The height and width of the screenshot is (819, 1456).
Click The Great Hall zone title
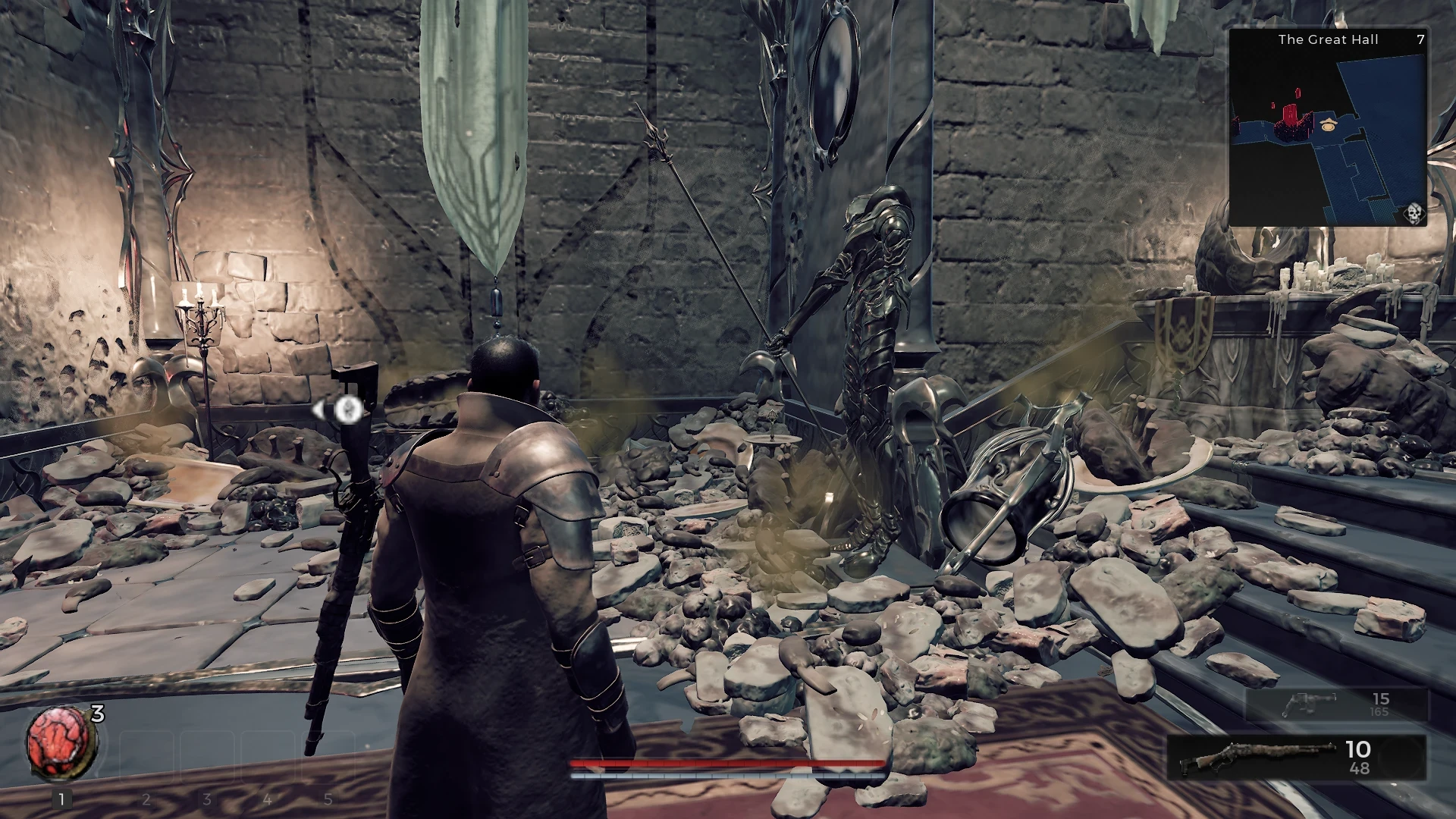pyautogui.click(x=1329, y=39)
